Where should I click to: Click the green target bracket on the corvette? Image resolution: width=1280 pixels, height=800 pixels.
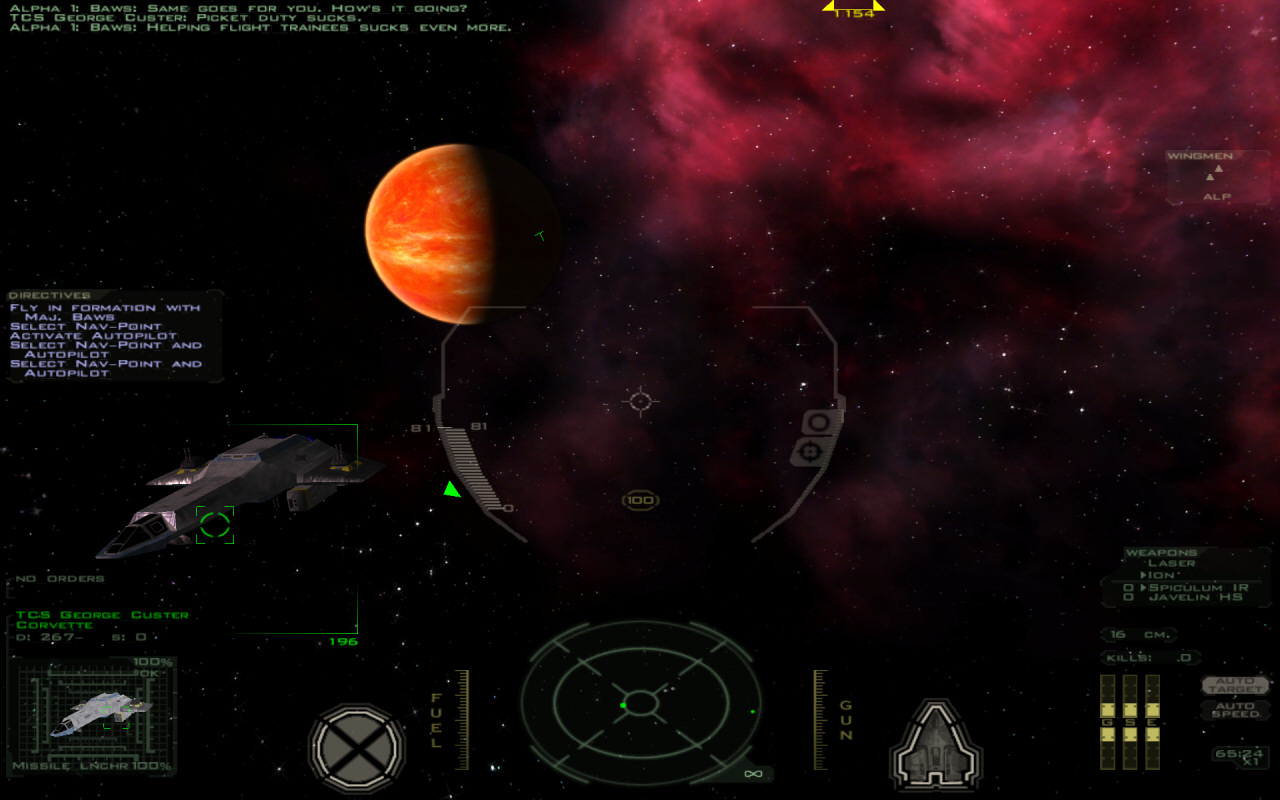[215, 524]
